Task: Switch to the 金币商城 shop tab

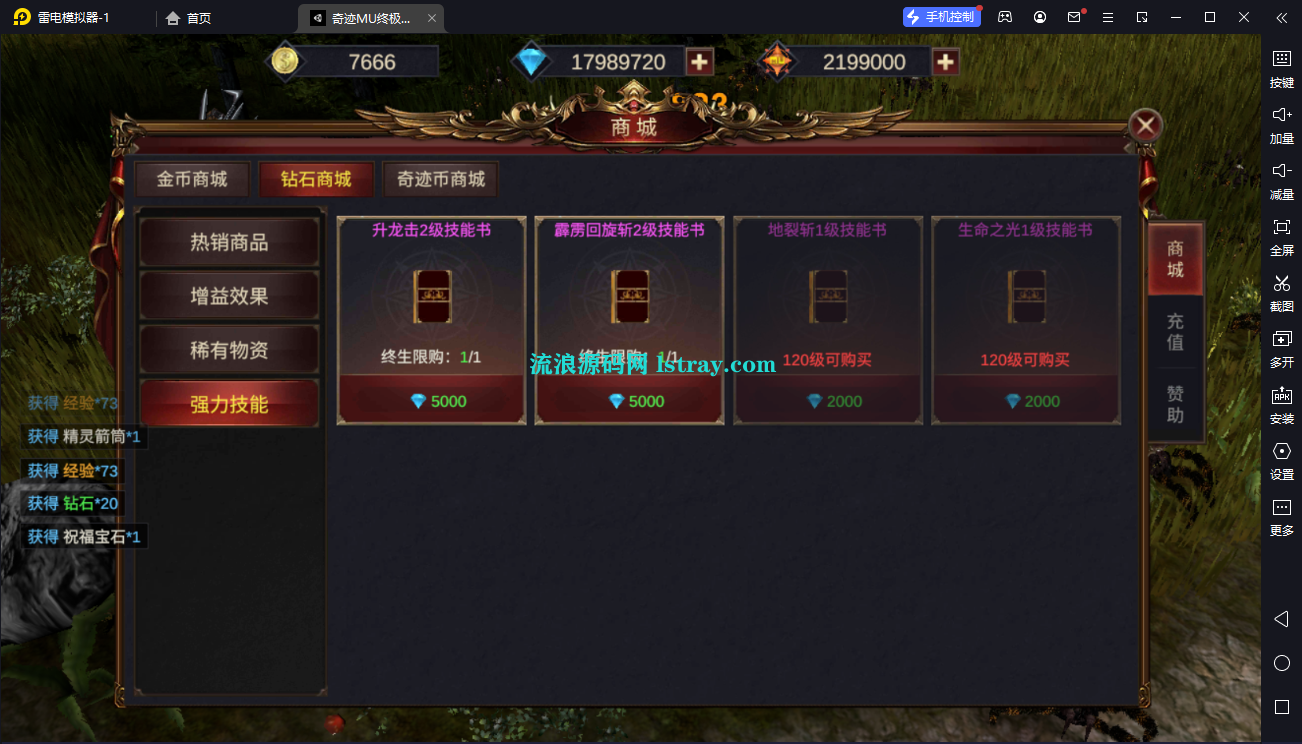Action: (192, 179)
